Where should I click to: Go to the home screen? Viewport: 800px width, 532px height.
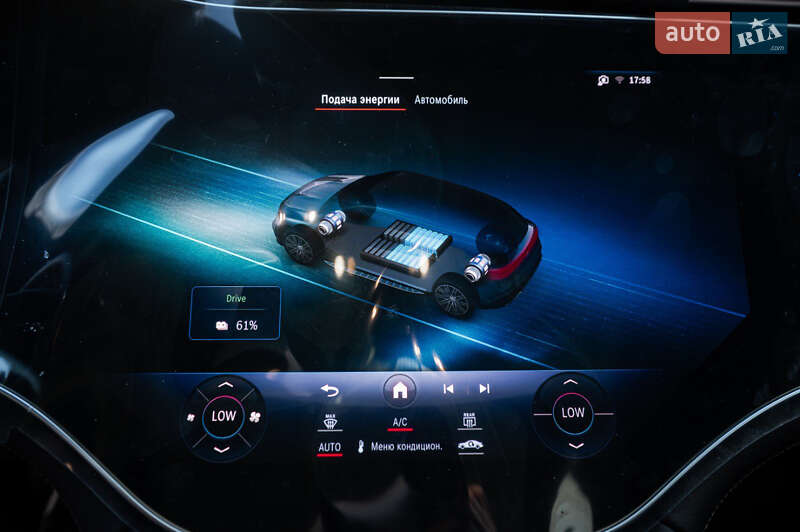(399, 390)
